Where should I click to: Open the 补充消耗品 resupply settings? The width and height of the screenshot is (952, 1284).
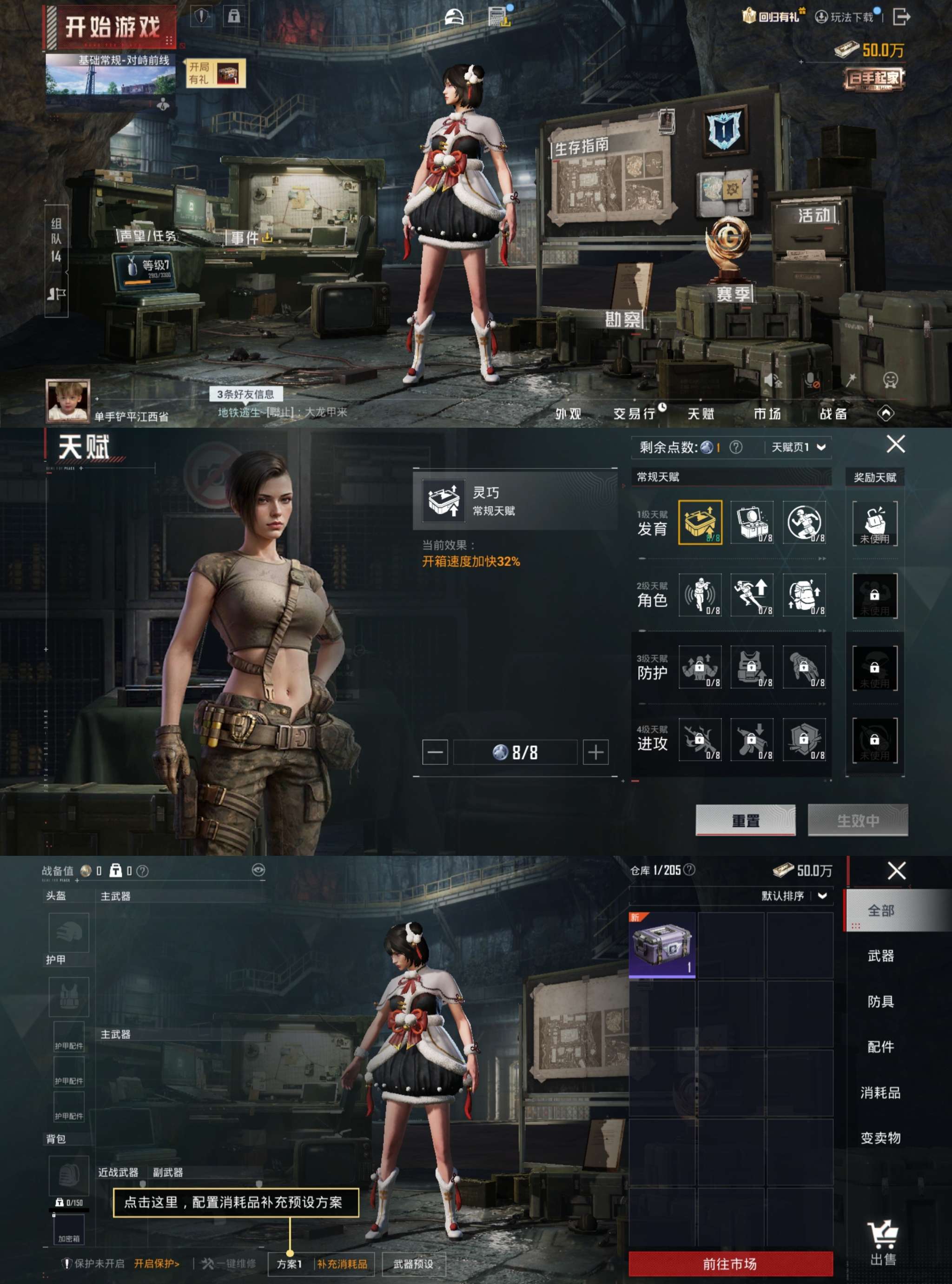coord(342,1264)
